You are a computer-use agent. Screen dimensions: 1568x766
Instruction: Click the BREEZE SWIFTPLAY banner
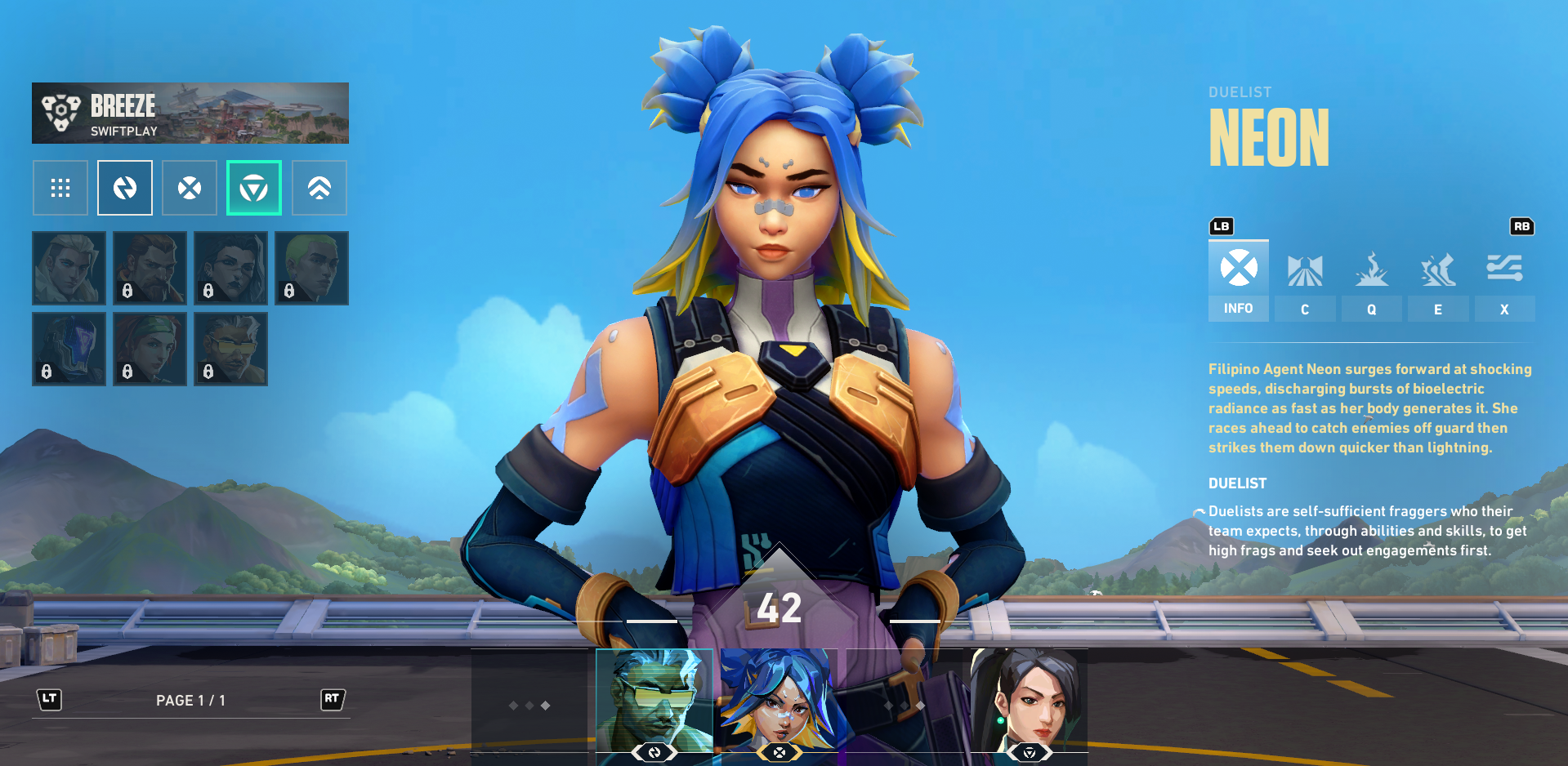tap(190, 113)
